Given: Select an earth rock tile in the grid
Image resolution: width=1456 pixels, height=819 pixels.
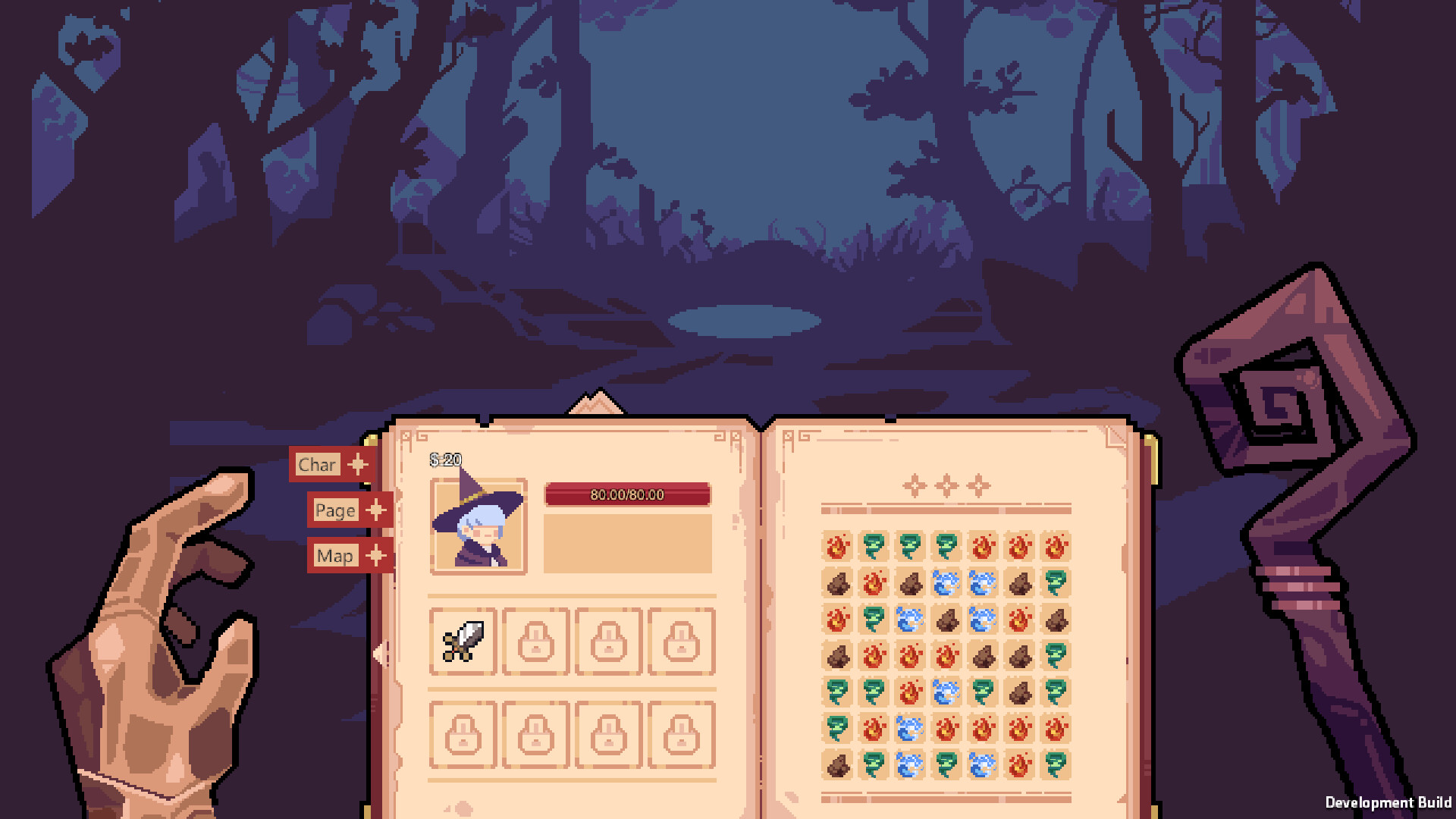Looking at the screenshot, I should 836,583.
